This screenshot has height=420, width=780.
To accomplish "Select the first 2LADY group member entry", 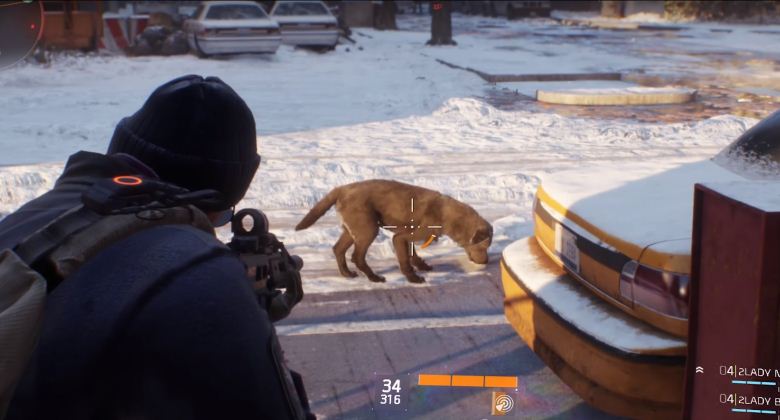I will (749, 372).
